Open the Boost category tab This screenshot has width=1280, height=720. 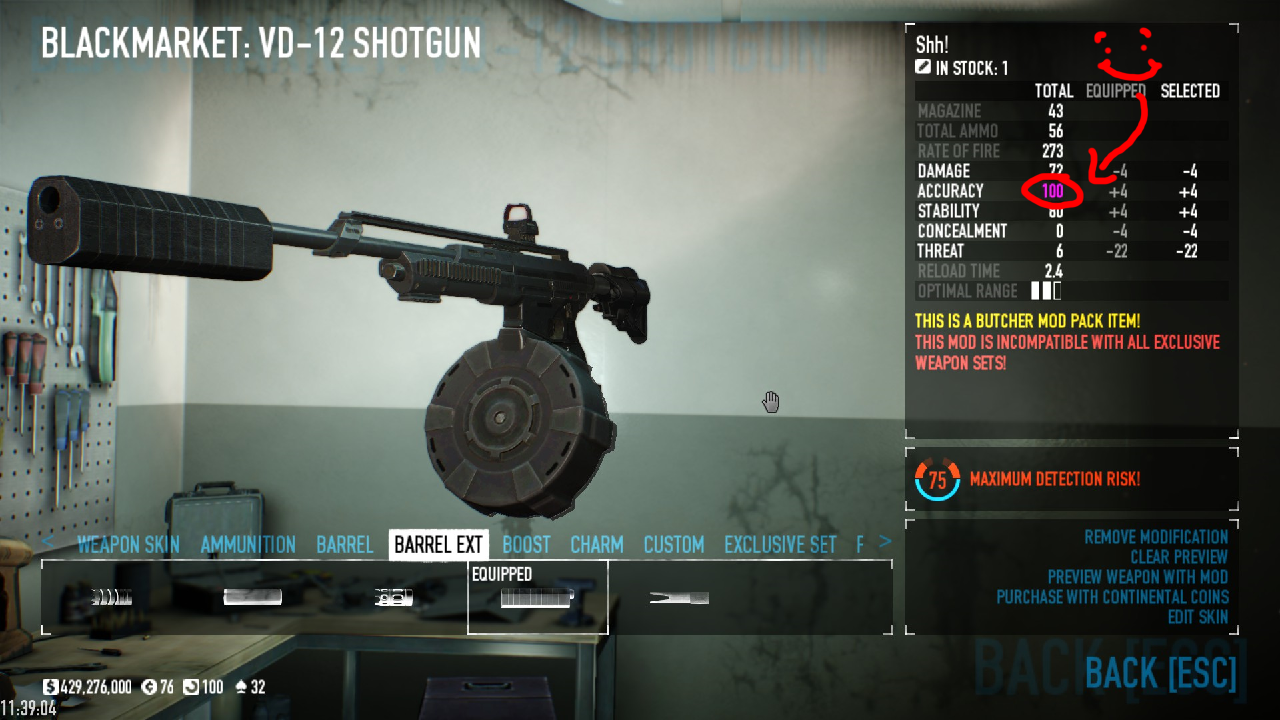point(526,545)
